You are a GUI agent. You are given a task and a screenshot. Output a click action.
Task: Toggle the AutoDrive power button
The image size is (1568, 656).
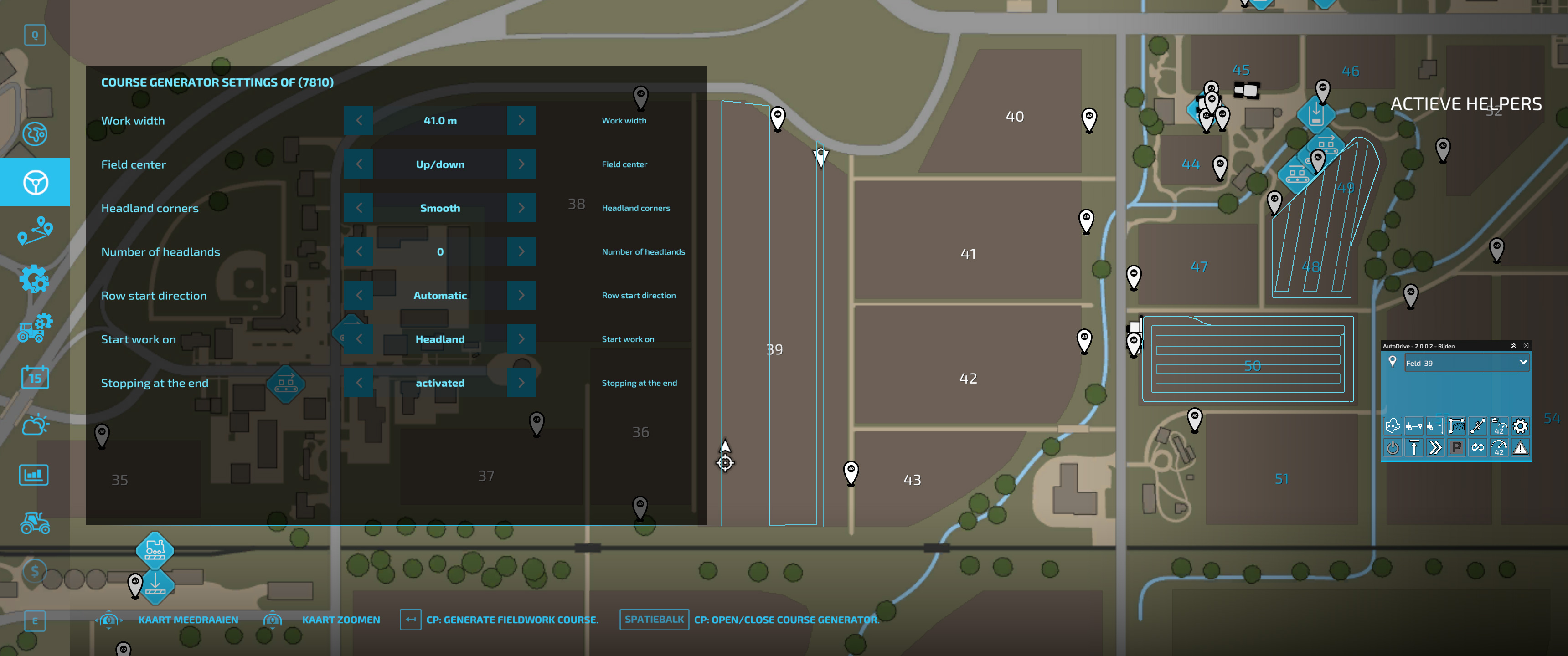click(x=1393, y=448)
